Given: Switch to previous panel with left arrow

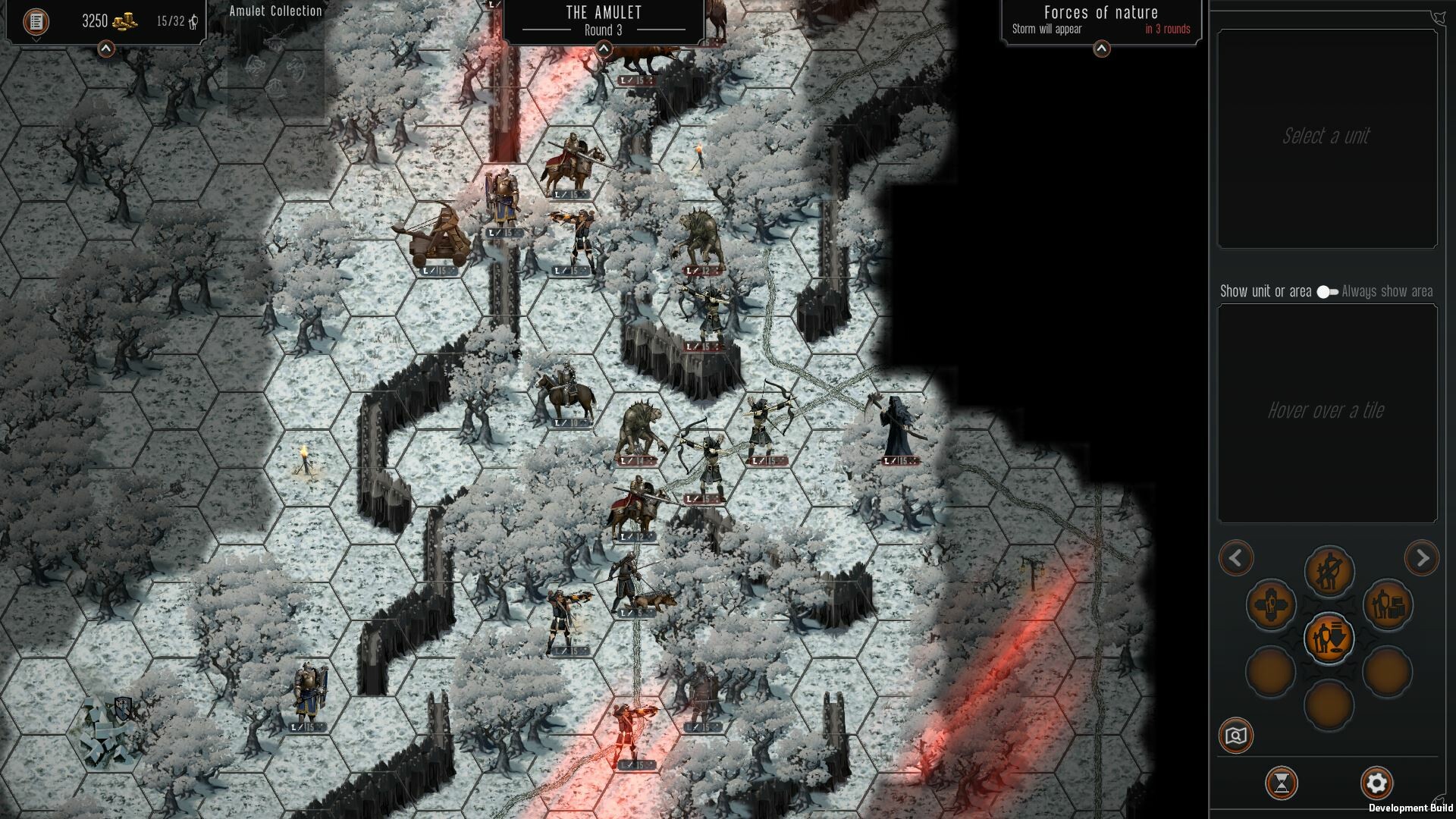Looking at the screenshot, I should (1235, 558).
